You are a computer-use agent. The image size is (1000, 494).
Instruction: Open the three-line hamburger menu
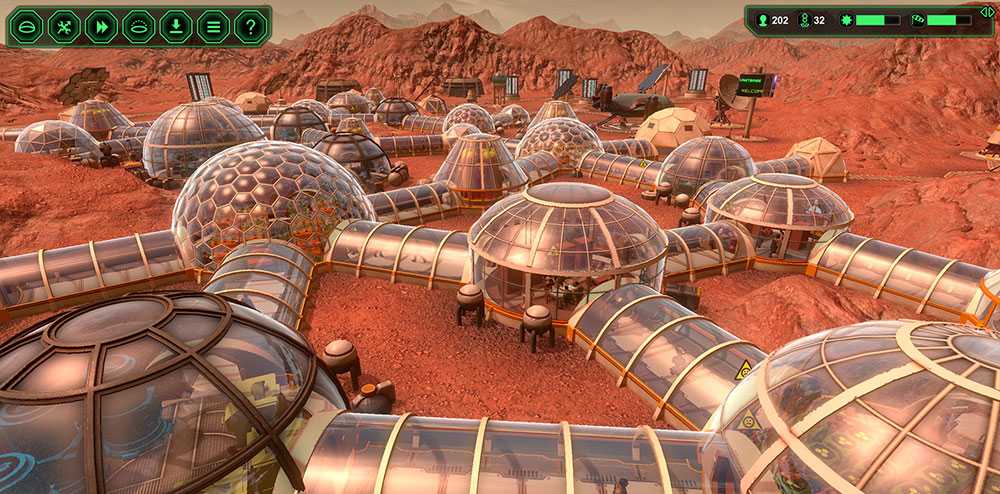pyautogui.click(x=213, y=27)
